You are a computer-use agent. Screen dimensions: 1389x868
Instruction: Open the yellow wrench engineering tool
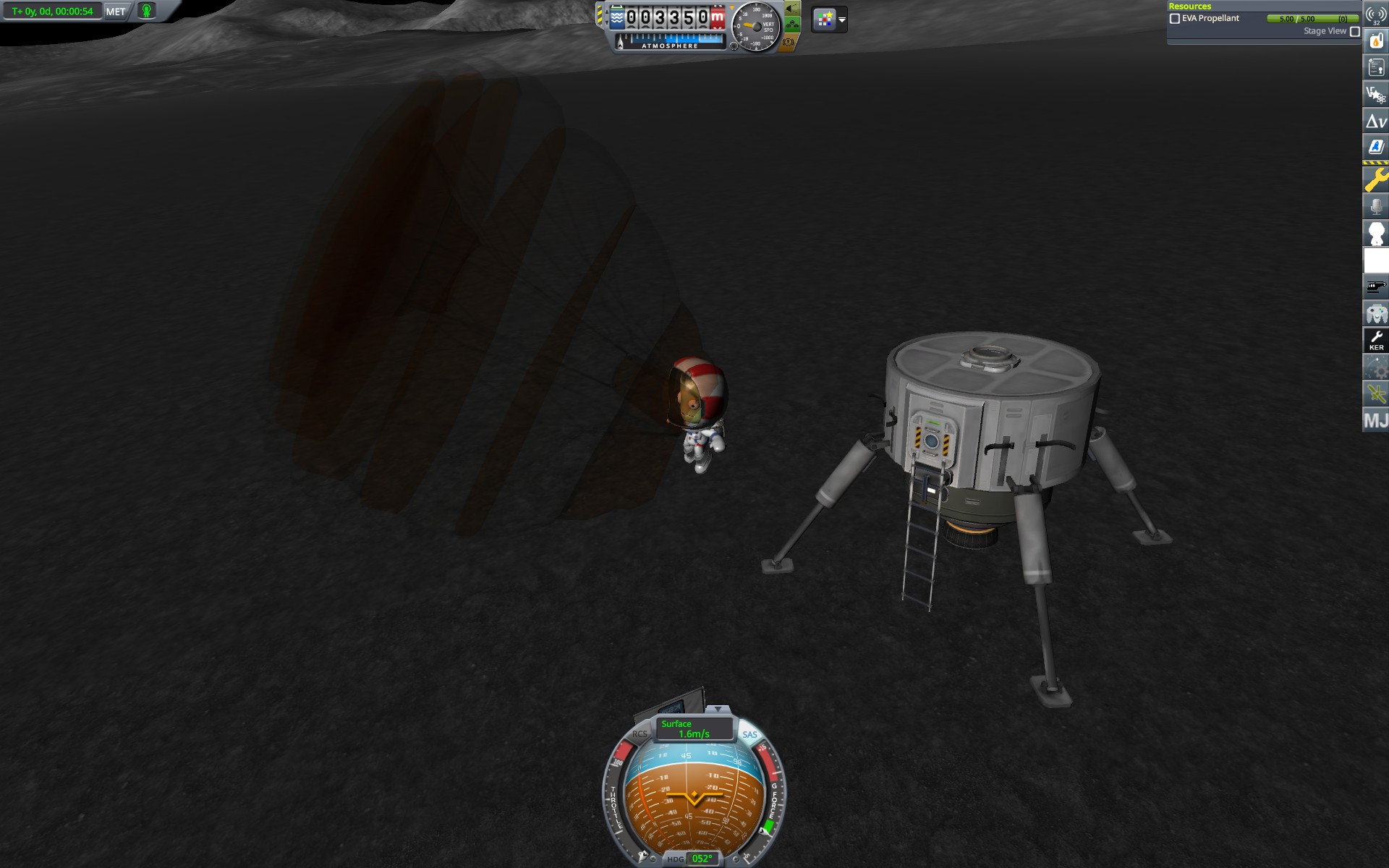coord(1376,176)
